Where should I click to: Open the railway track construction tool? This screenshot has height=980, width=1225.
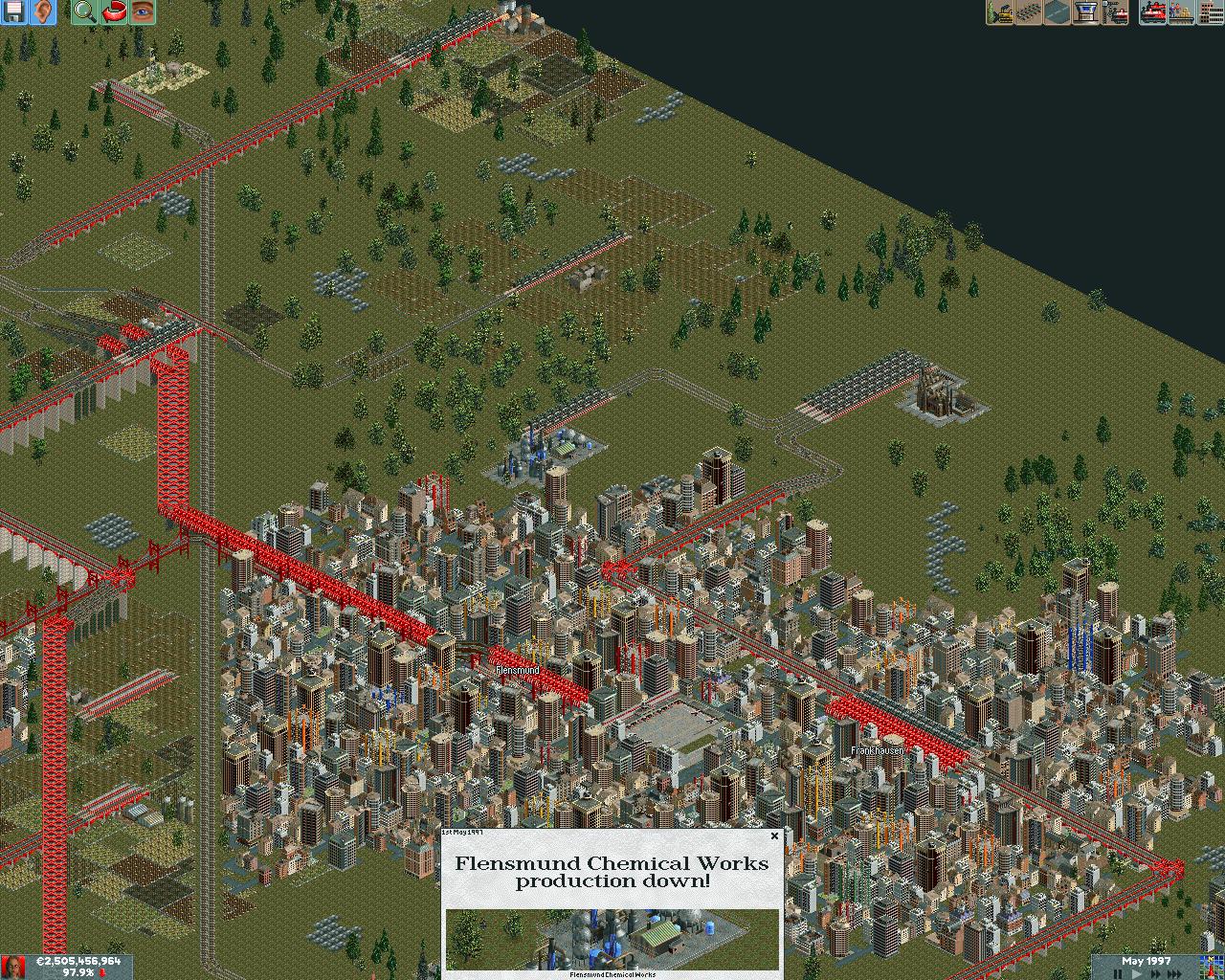click(x=1029, y=12)
